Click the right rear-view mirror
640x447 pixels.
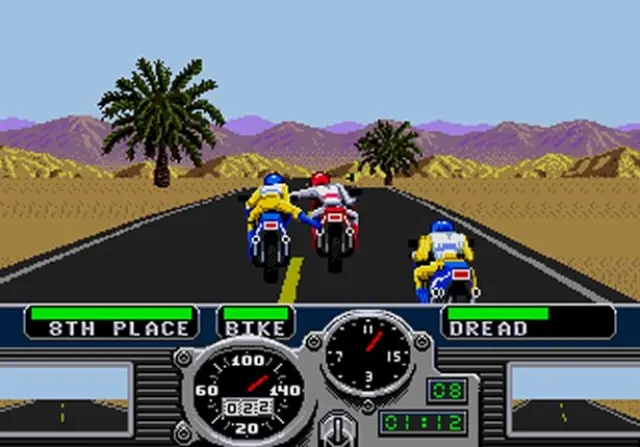click(x=573, y=395)
